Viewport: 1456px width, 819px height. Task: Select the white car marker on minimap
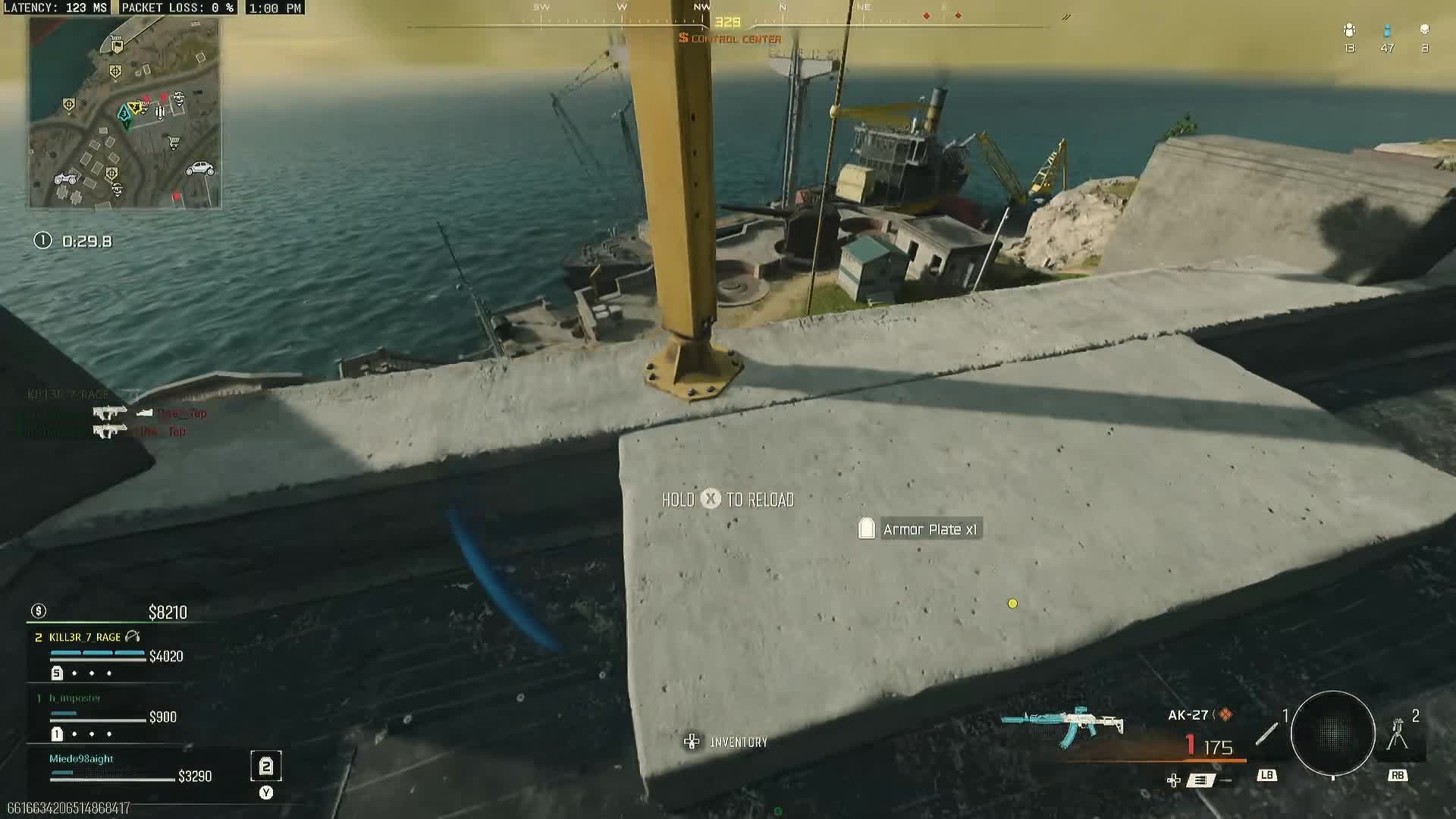[x=200, y=168]
